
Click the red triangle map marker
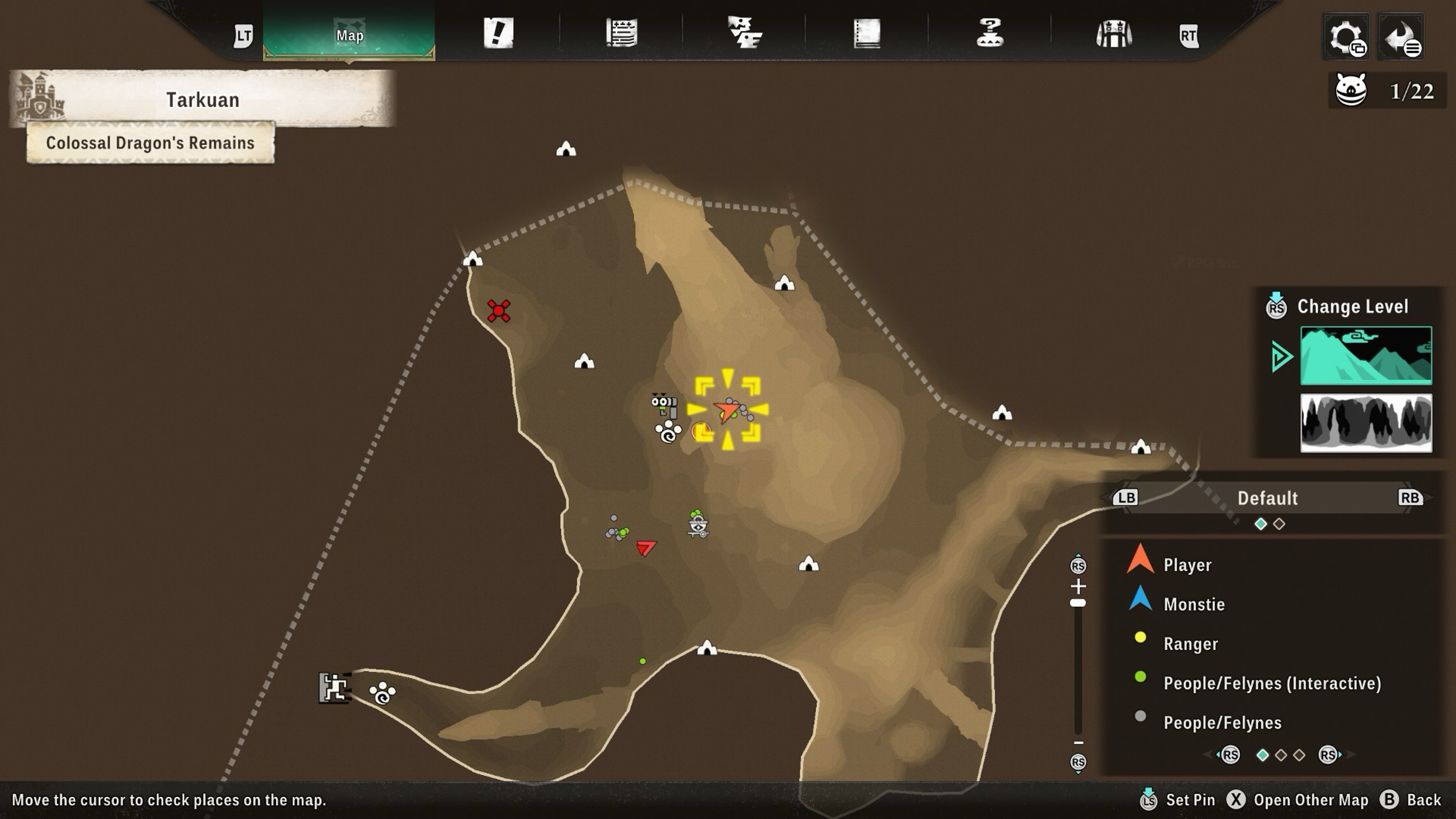coord(646,547)
